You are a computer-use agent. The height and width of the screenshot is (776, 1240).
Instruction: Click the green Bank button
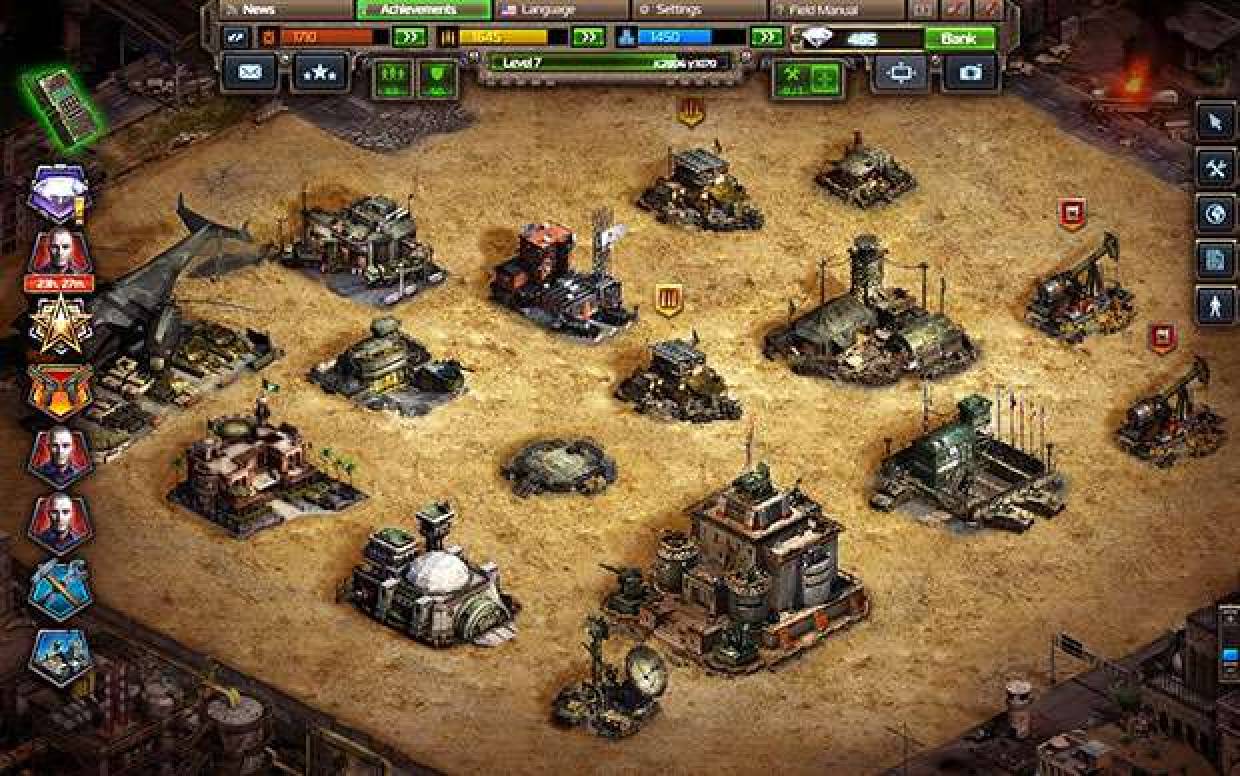click(959, 39)
